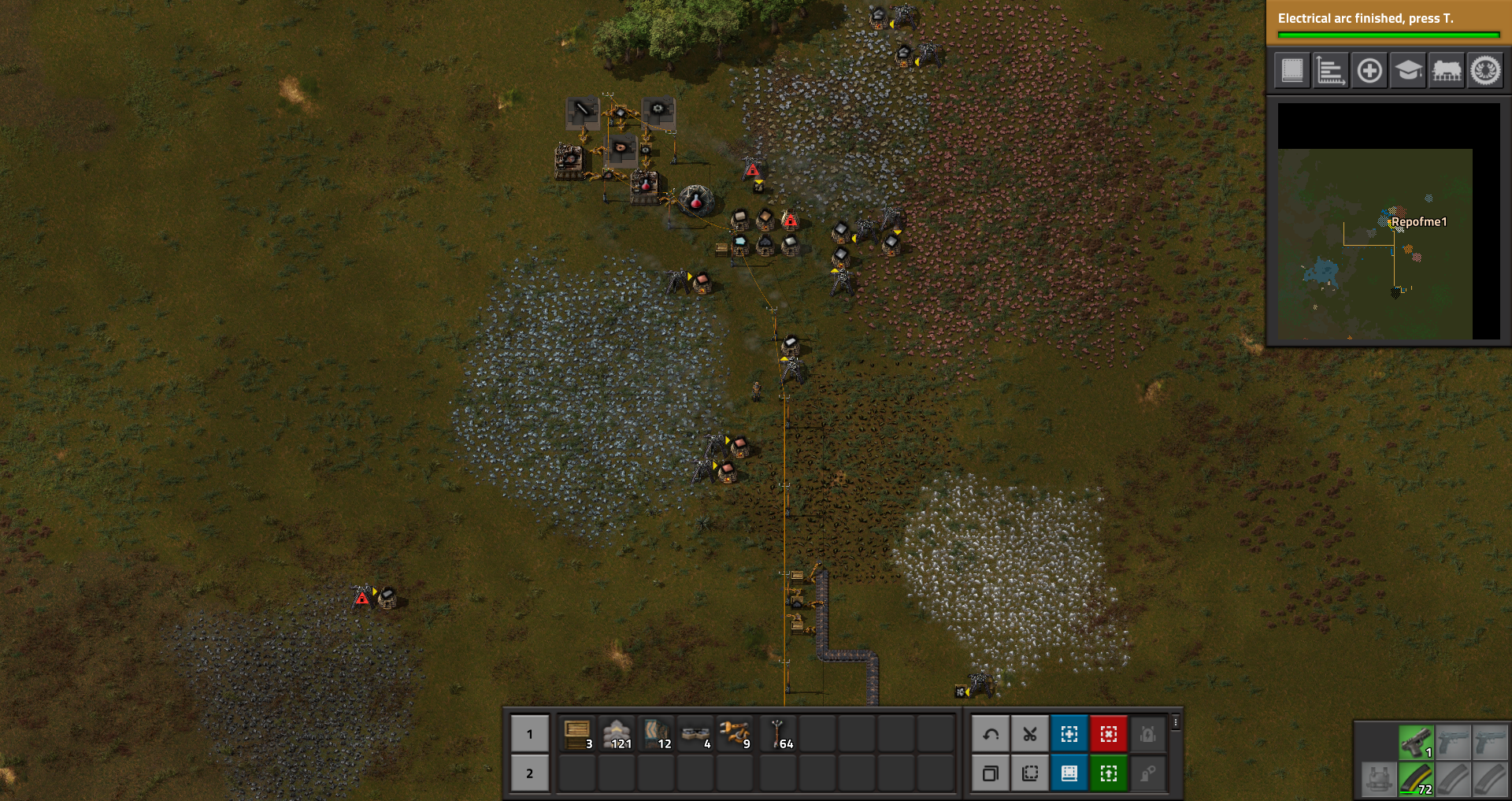The image size is (1512, 801).
Task: Click the undo arrow shortcut
Action: pyautogui.click(x=991, y=734)
